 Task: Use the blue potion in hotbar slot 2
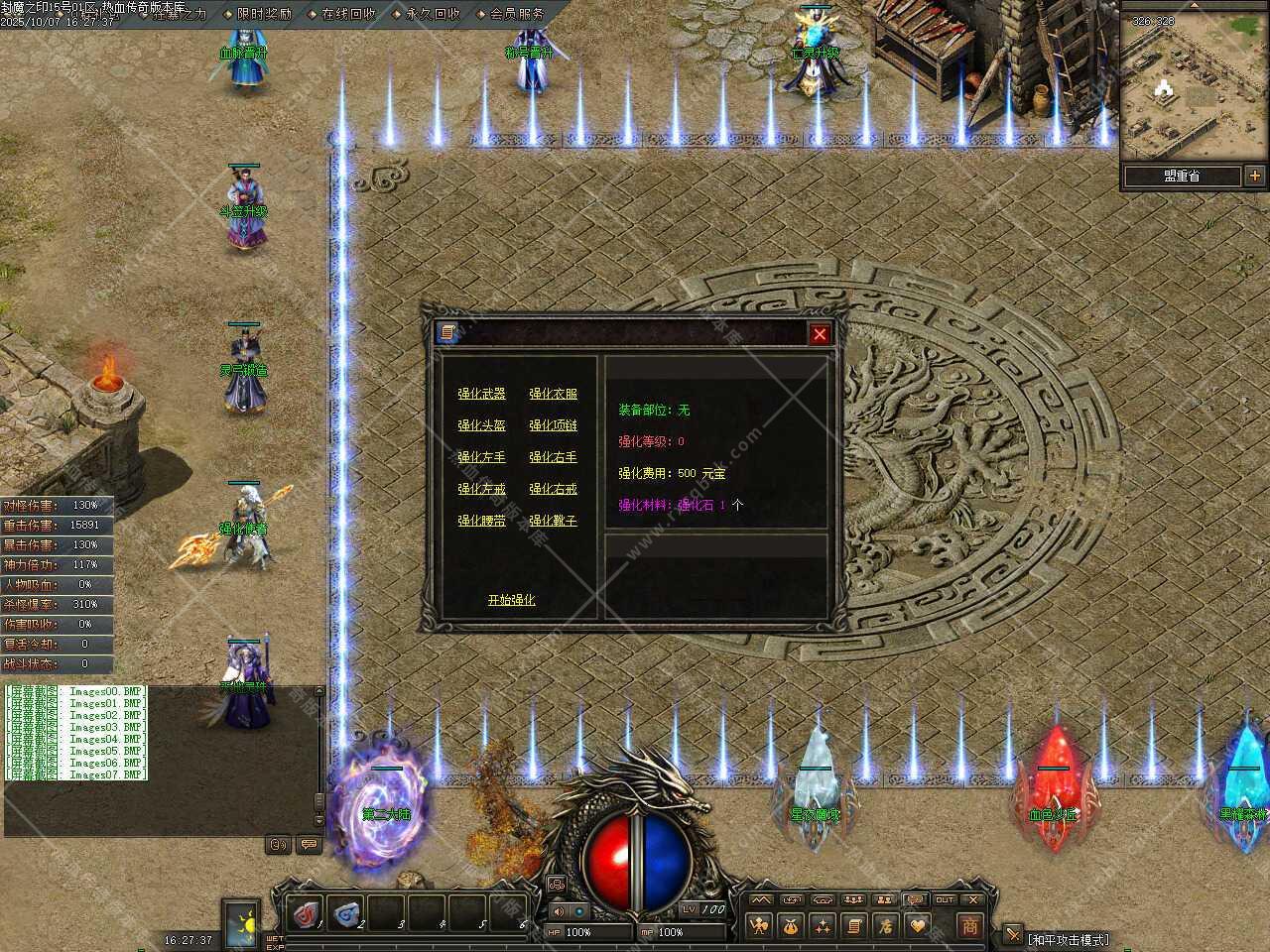point(346,911)
